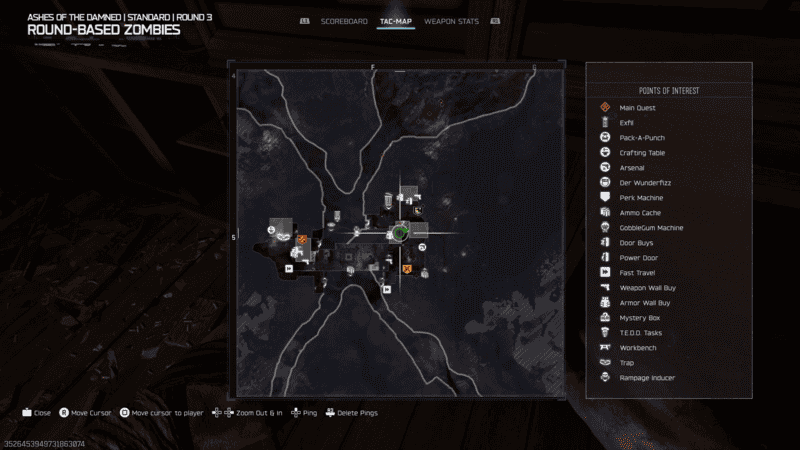Select the Perk Machine legend entry
Screen dimensions: 800x450
[x=640, y=198]
